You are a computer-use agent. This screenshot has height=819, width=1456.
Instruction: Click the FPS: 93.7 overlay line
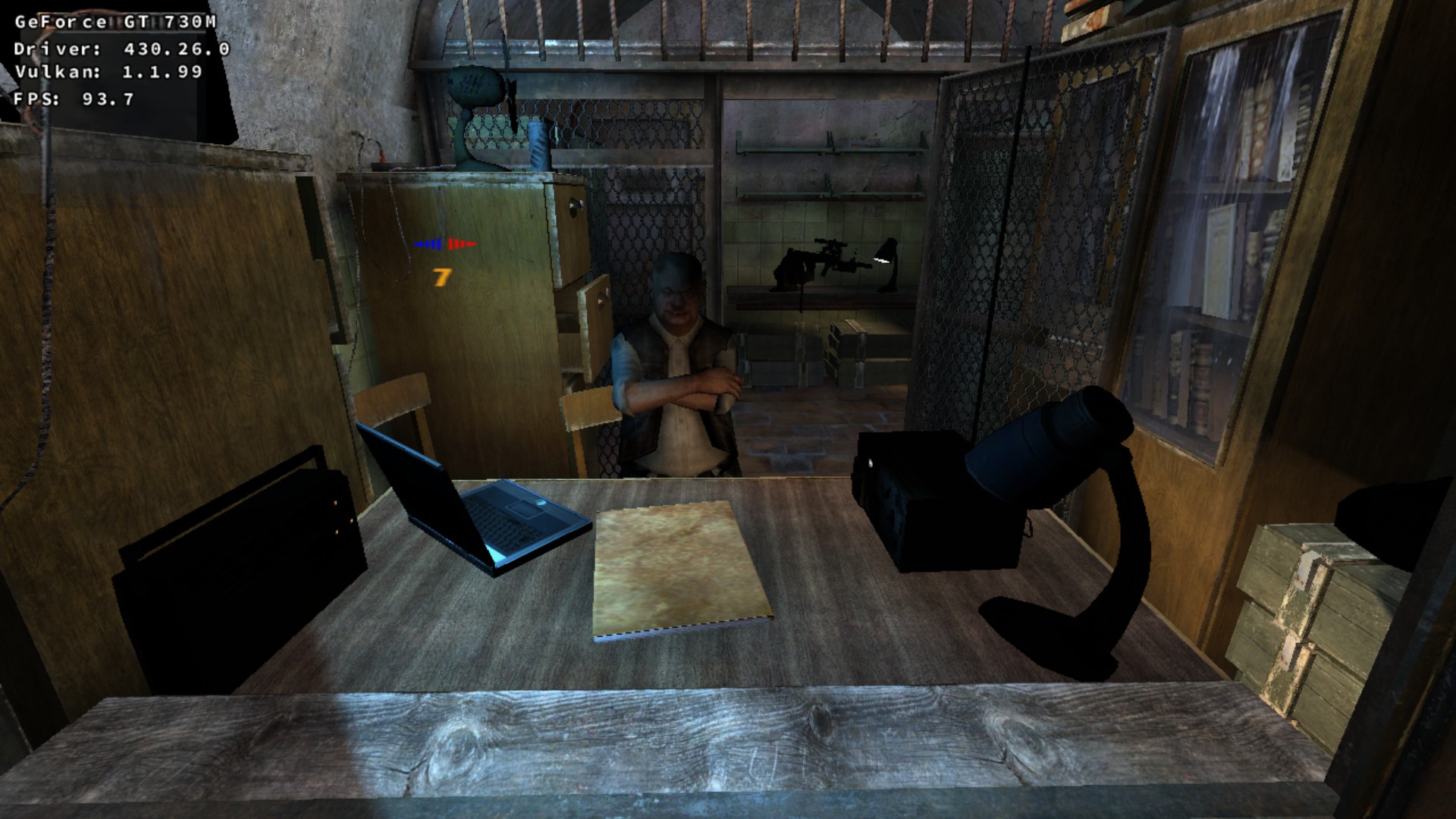(x=72, y=99)
